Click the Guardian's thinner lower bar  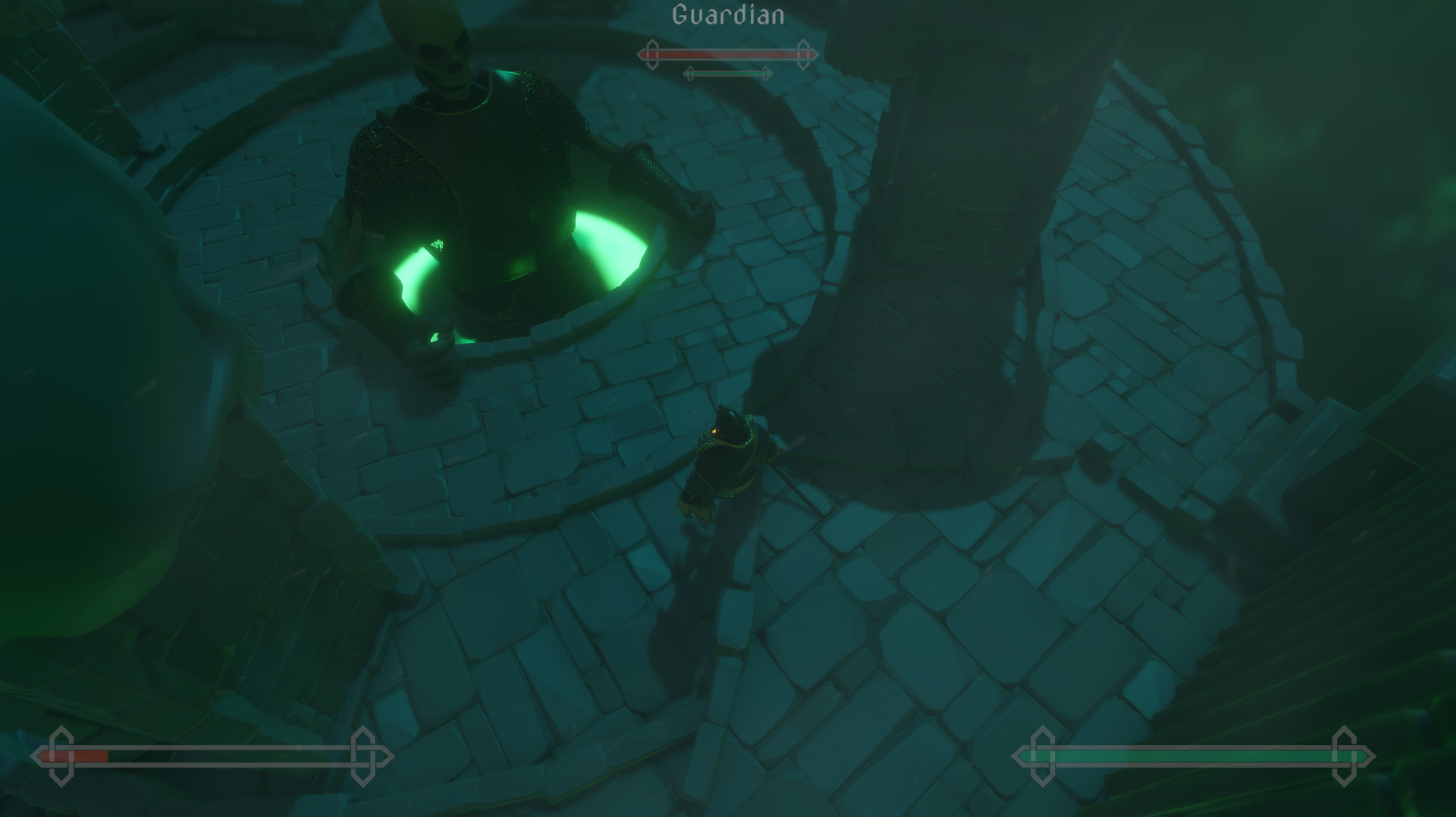click(728, 74)
